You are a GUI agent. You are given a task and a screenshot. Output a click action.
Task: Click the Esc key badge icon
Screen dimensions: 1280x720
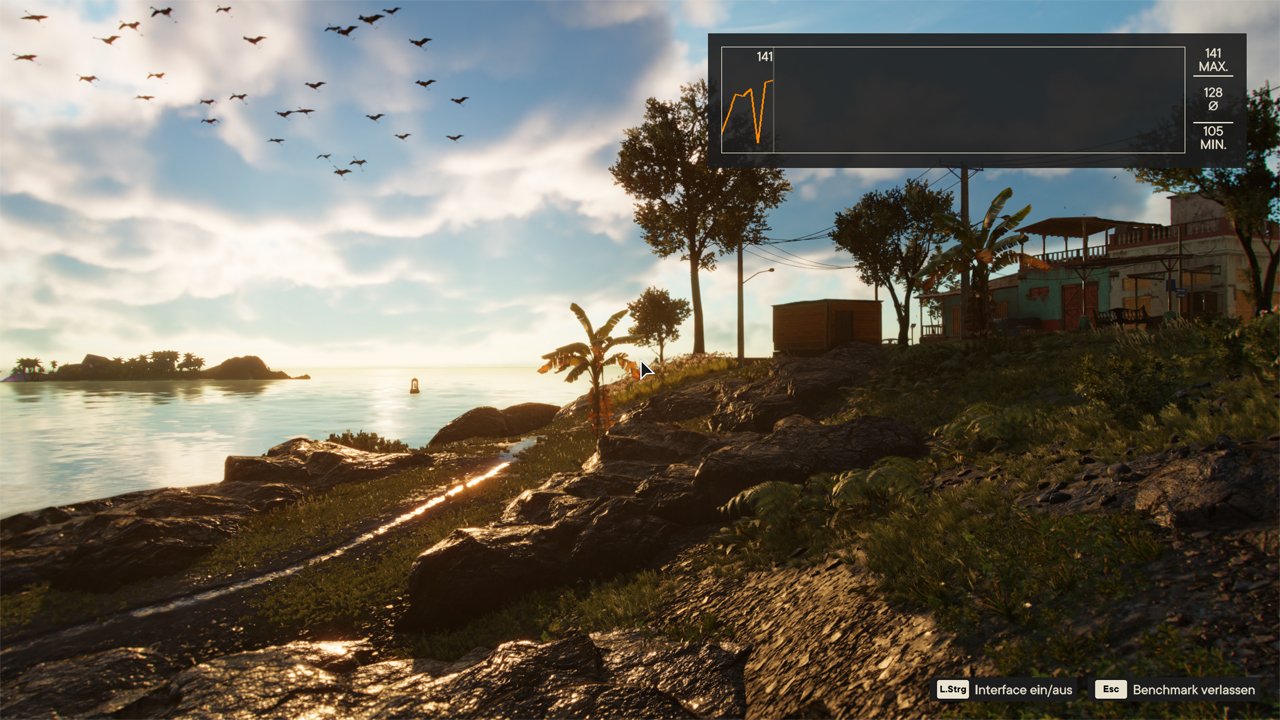coord(1110,689)
